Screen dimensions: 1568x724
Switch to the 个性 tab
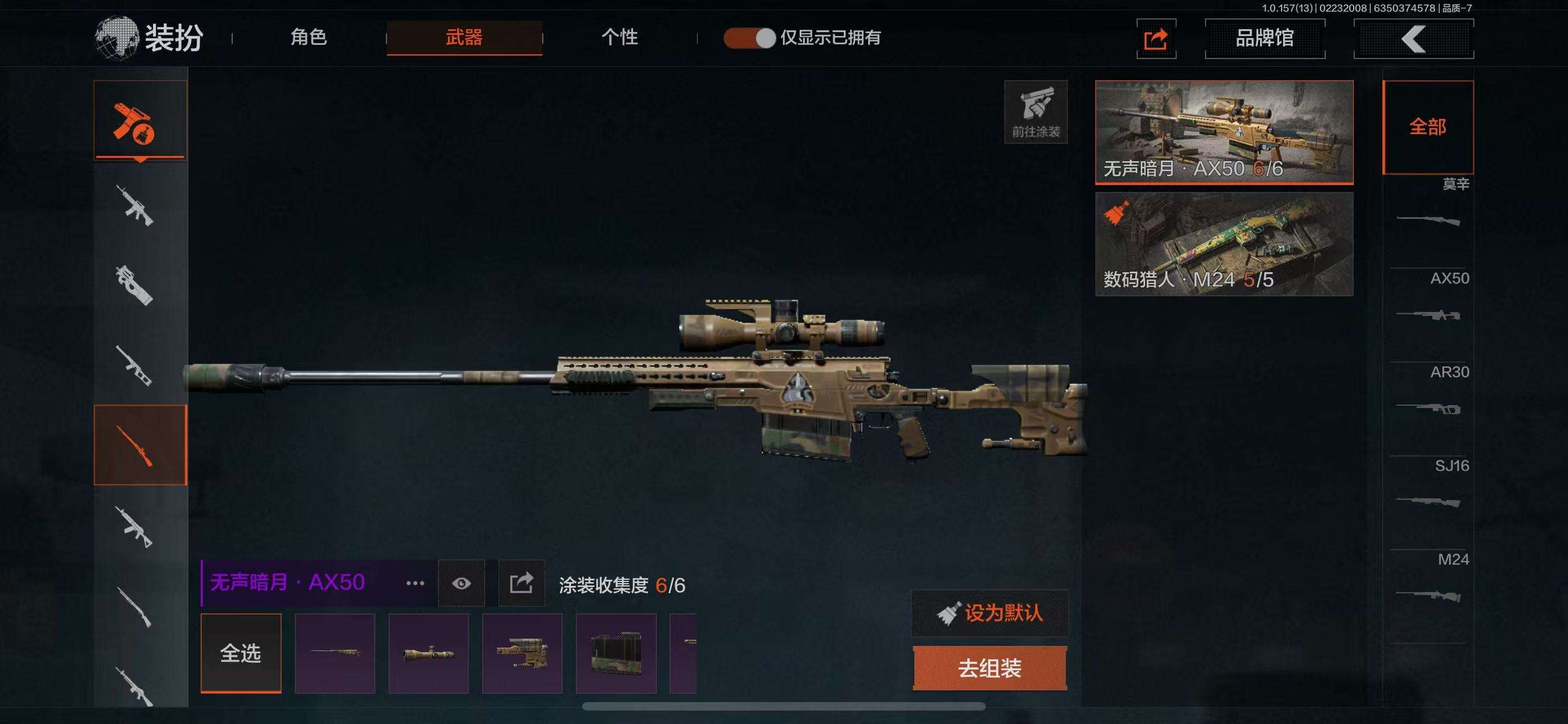coord(619,38)
